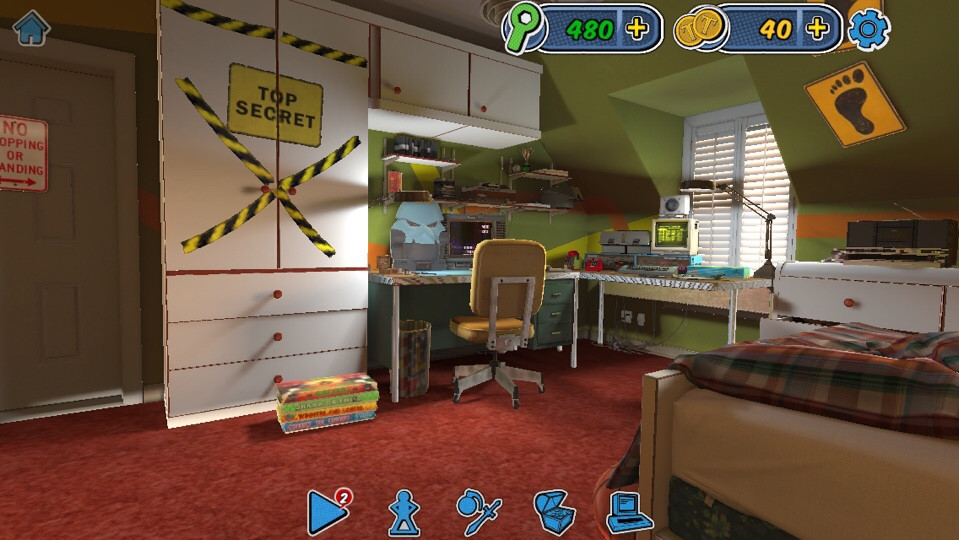Add more green keys with plus button
Screen dimensions: 959x540
(x=637, y=29)
